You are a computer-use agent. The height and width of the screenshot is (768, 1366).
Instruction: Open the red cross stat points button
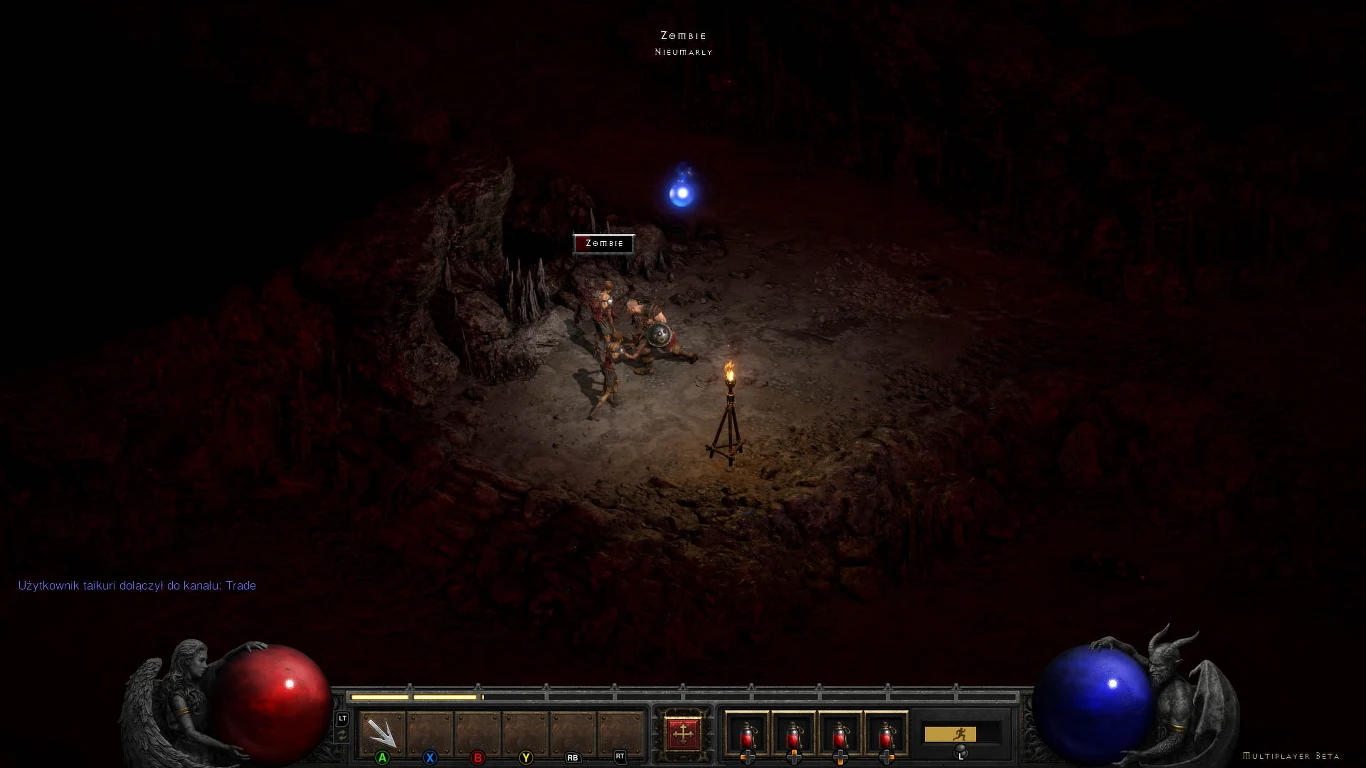pos(684,733)
